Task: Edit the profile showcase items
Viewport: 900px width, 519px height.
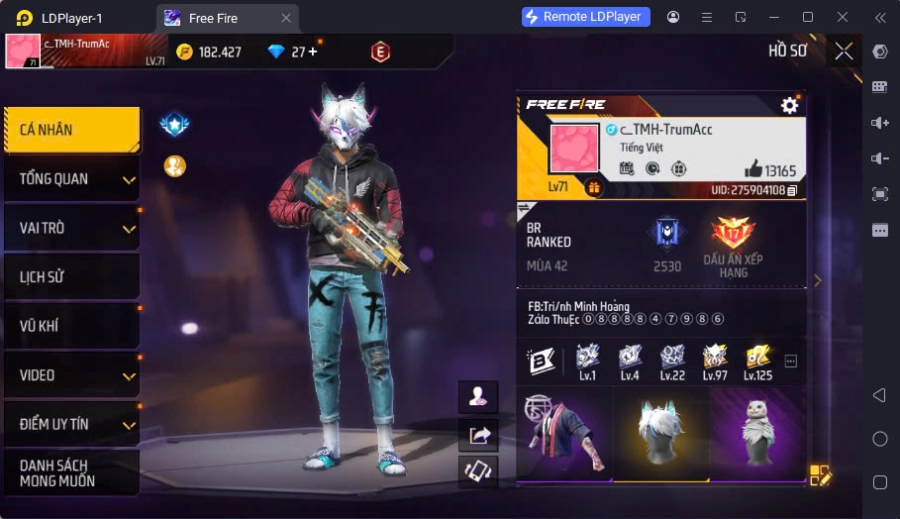Action: click(820, 476)
